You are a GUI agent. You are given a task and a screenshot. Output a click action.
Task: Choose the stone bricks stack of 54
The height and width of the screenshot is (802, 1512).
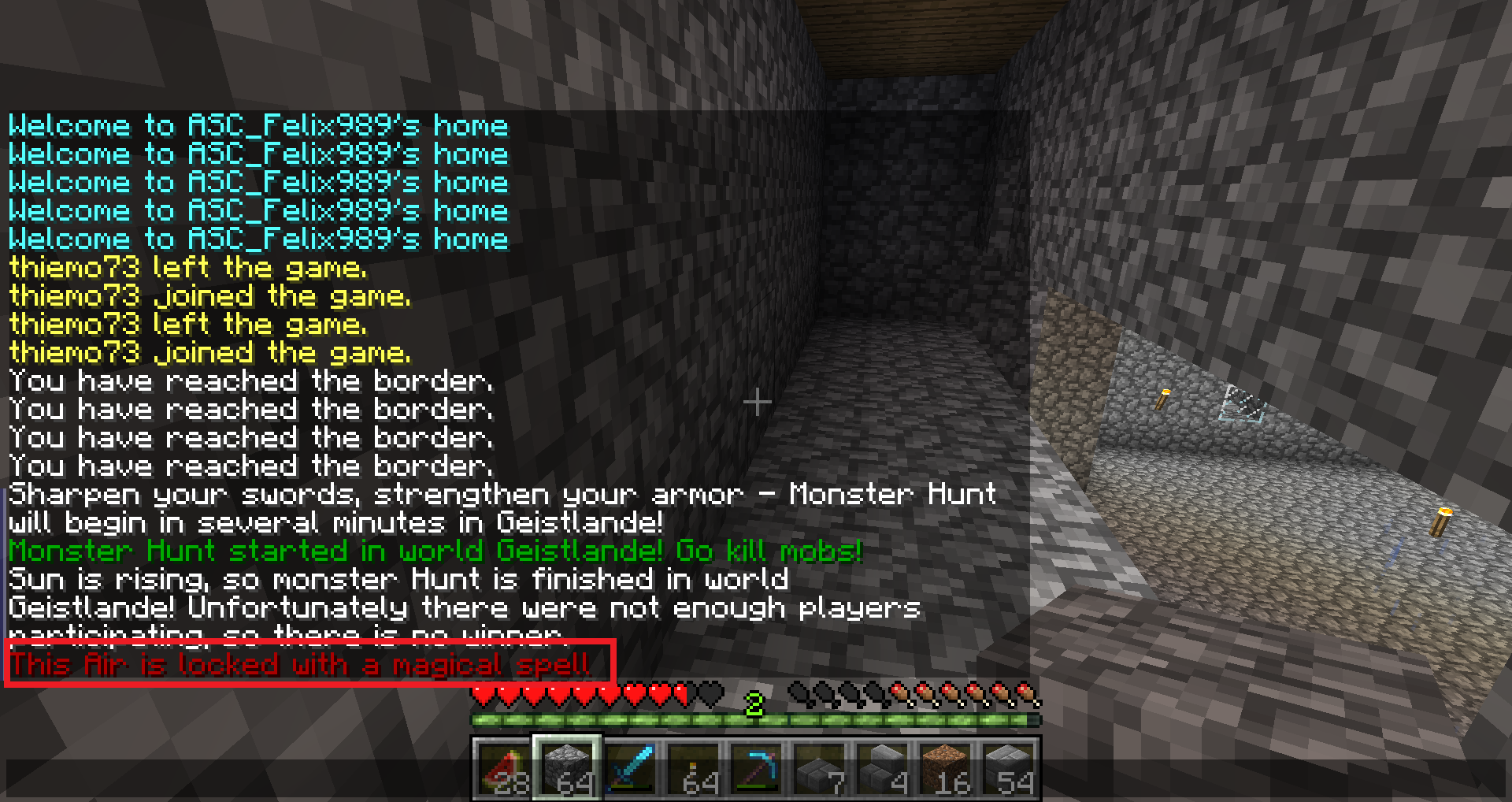point(1008,768)
